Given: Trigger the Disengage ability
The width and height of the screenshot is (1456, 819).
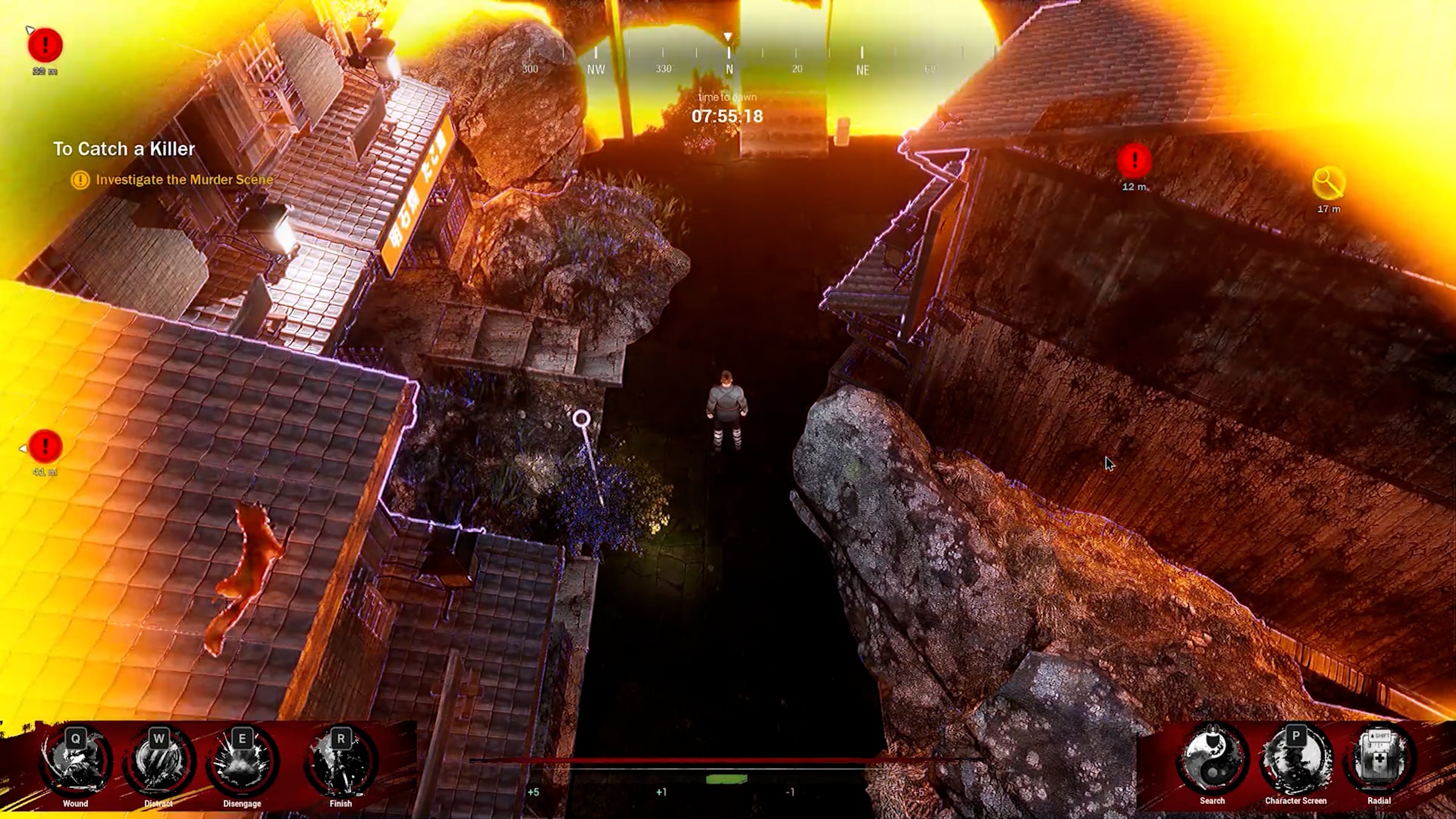Looking at the screenshot, I should click(242, 761).
